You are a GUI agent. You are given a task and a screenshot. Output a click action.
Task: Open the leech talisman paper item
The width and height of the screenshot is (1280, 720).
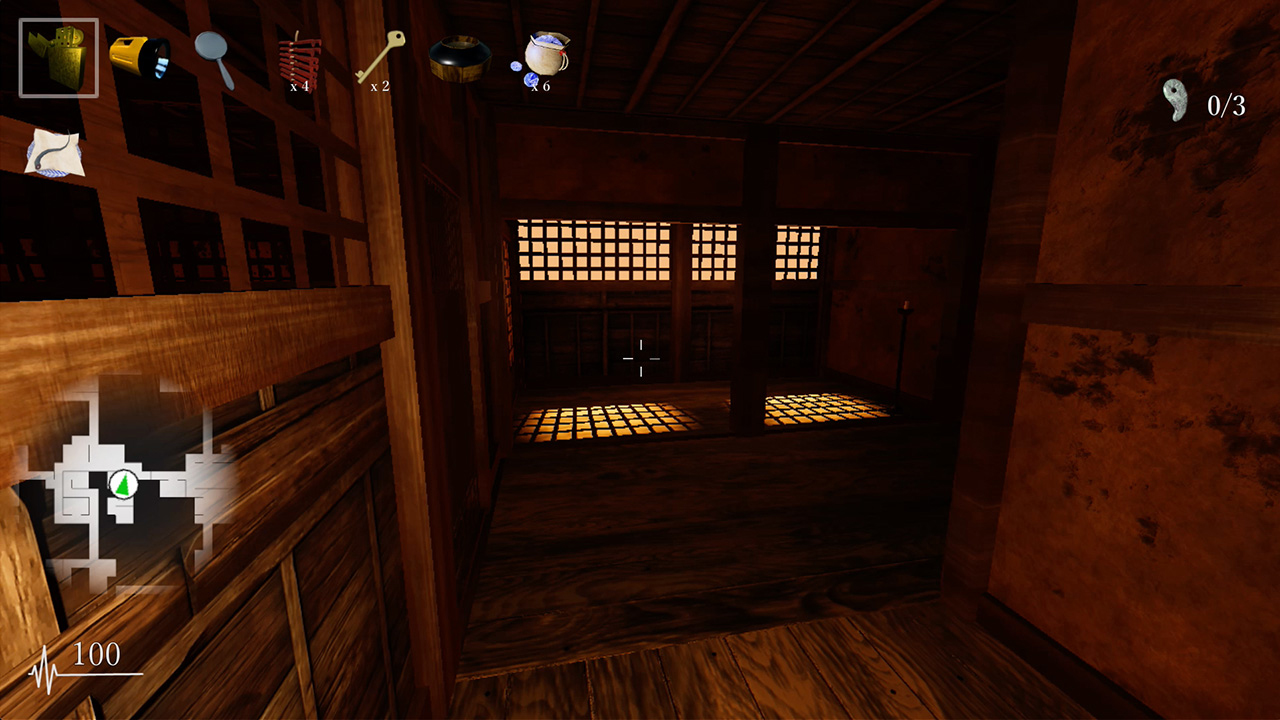(55, 150)
